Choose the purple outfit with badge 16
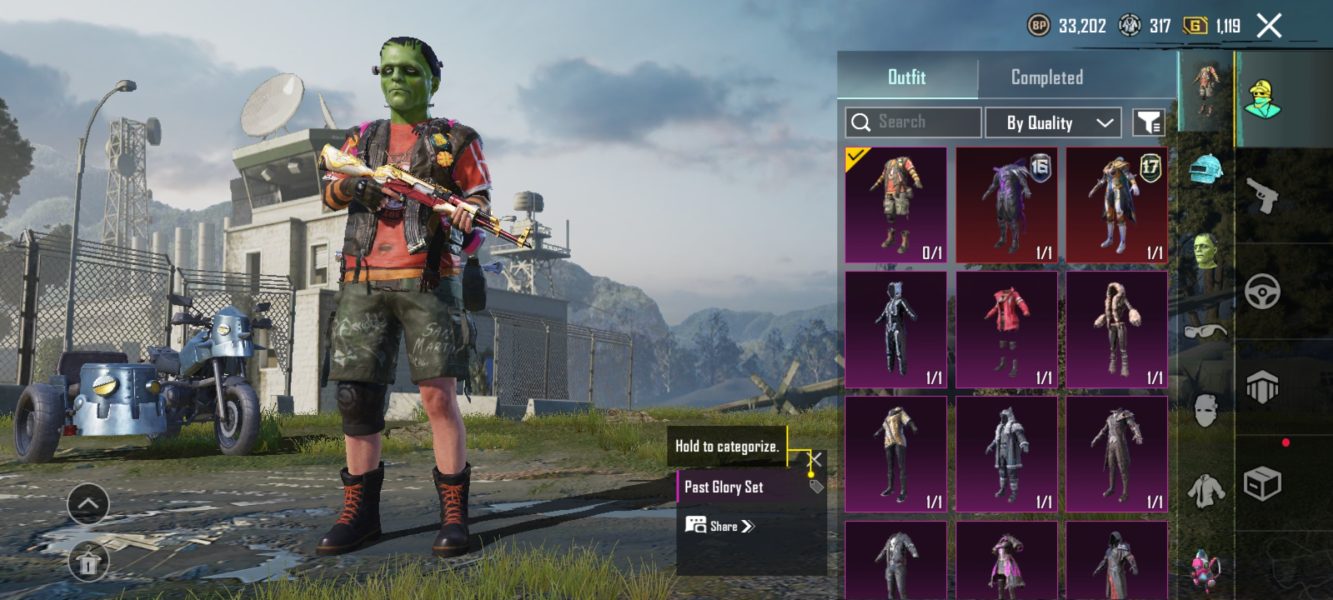 tap(1006, 205)
